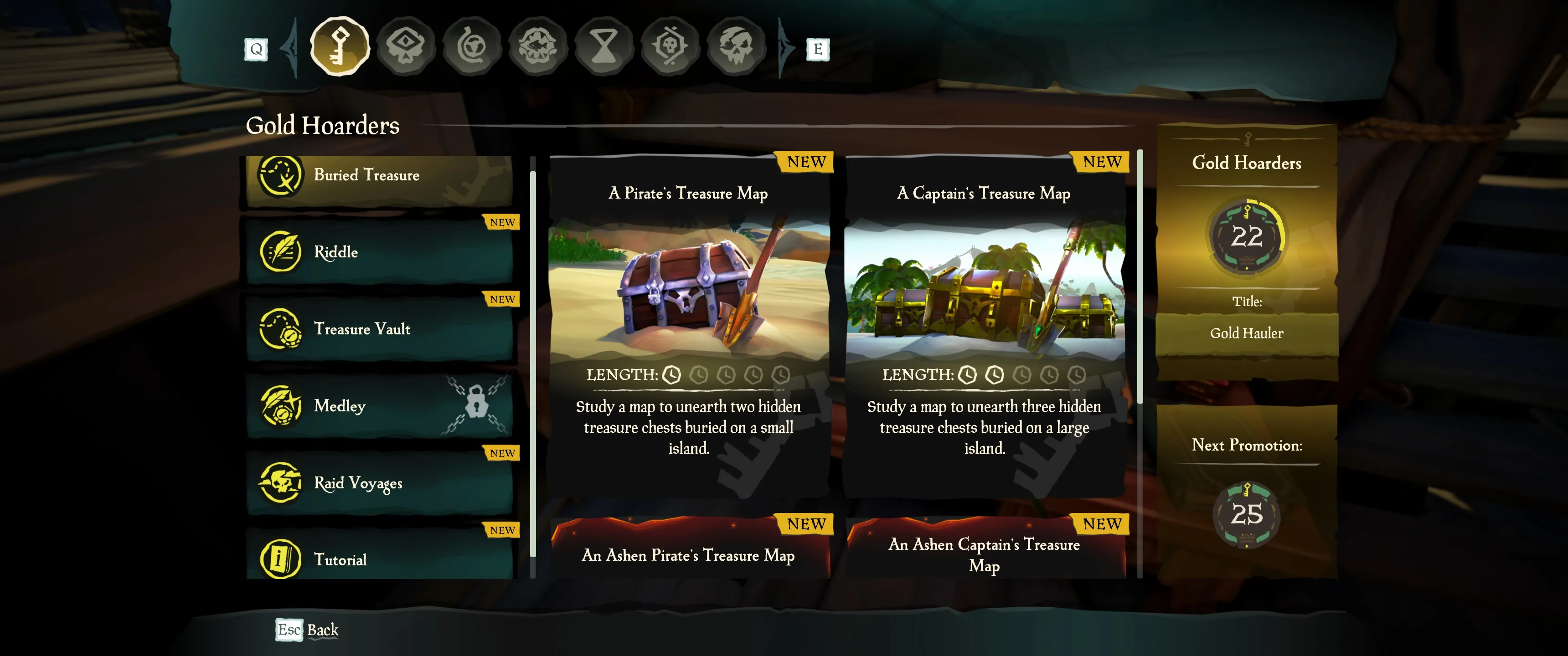Image resolution: width=1568 pixels, height=656 pixels.
Task: Select A Captain's Treasure Map card
Action: 984,335
